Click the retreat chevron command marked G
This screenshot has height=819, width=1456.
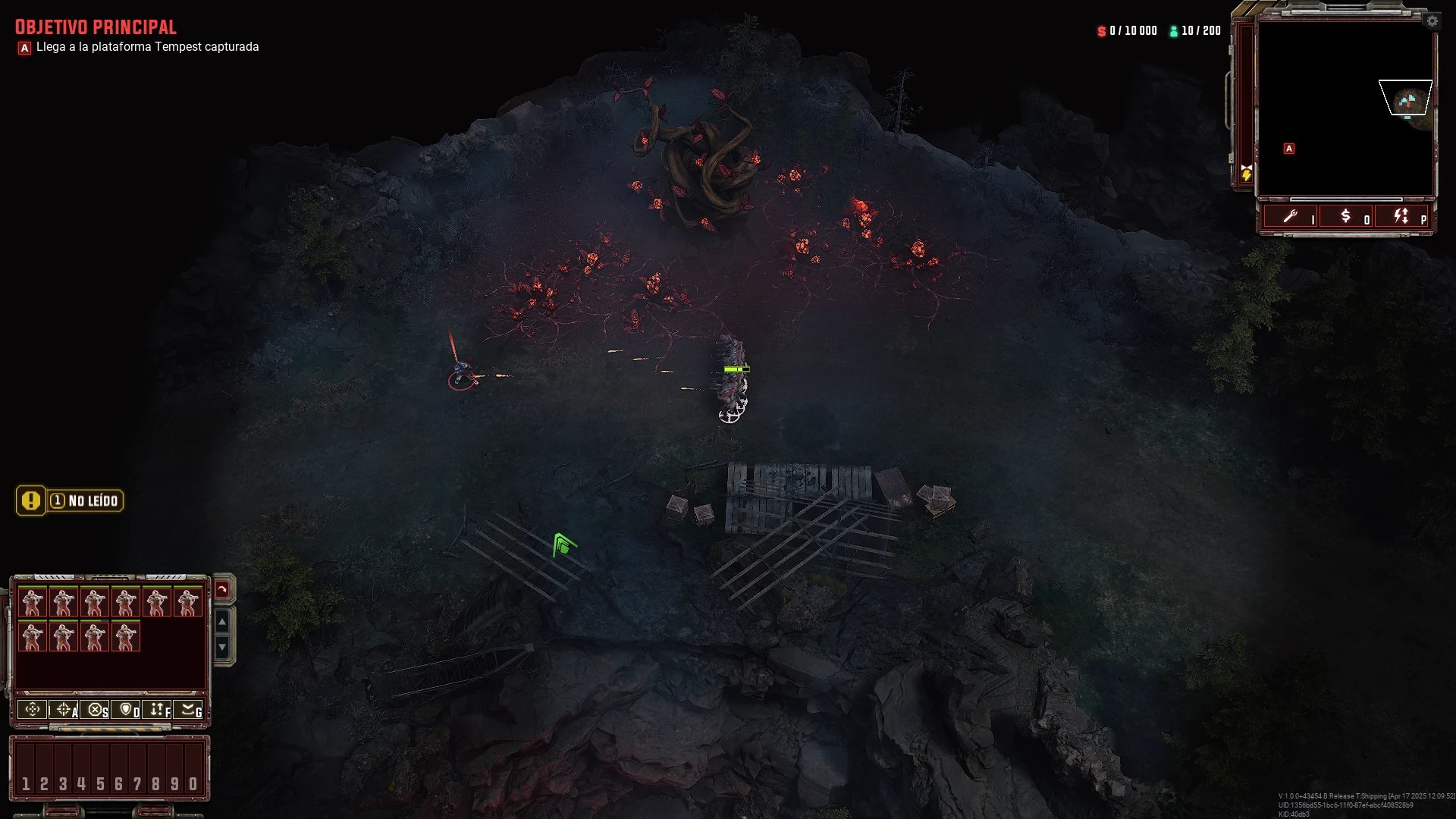click(188, 710)
